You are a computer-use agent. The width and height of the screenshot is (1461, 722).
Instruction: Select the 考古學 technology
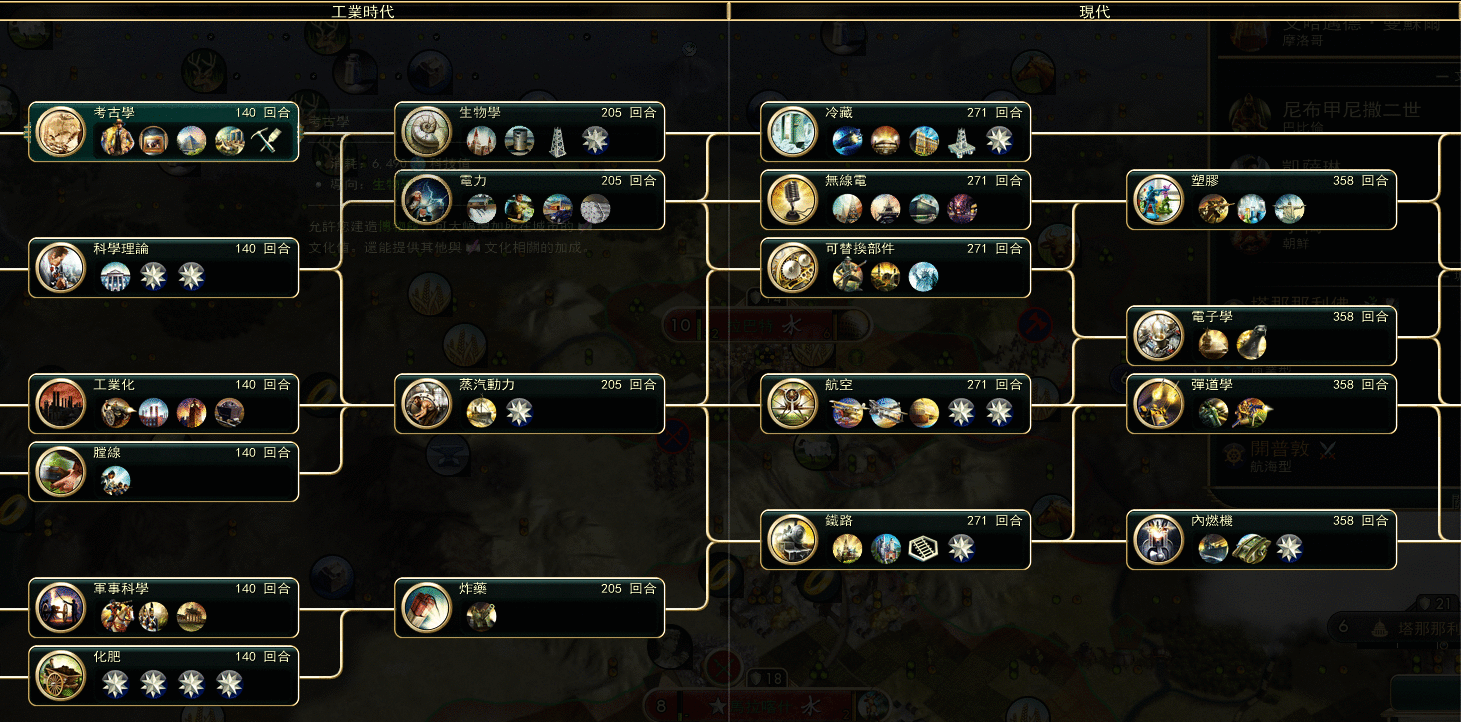click(163, 131)
